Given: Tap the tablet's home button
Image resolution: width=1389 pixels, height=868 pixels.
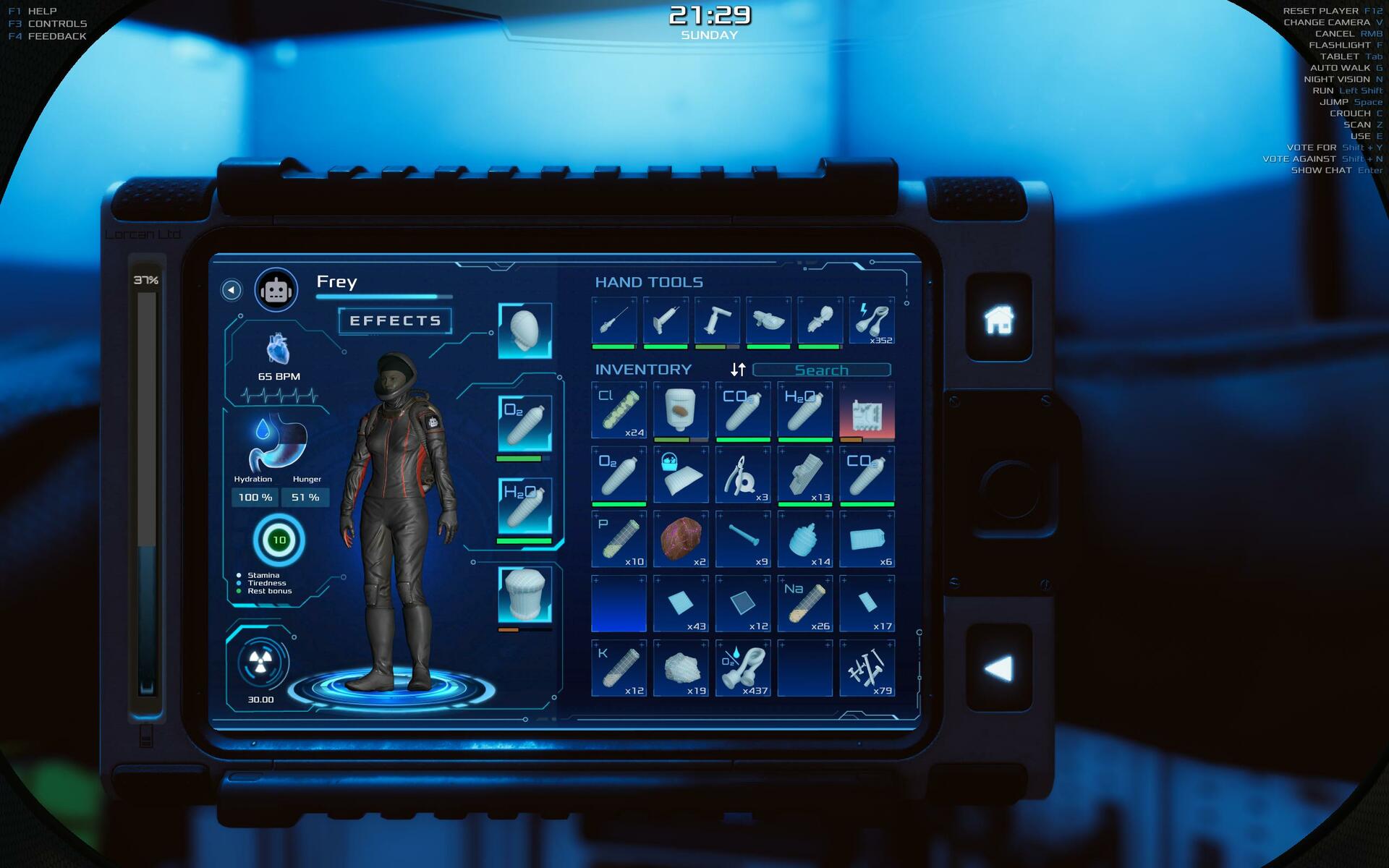Looking at the screenshot, I should [999, 319].
